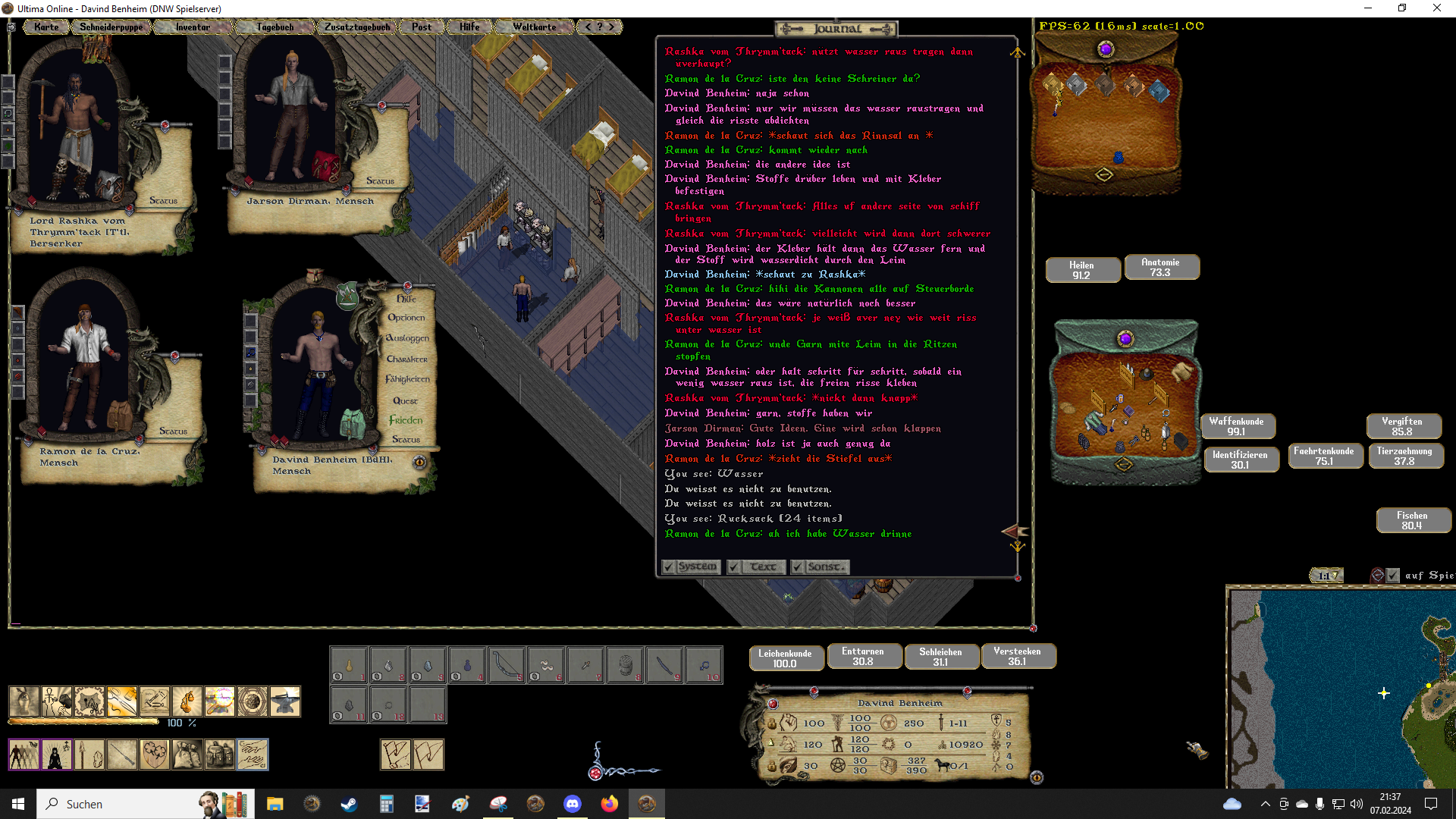
Task: Toggle the Sonst. journal filter checkbox
Action: tap(797, 567)
